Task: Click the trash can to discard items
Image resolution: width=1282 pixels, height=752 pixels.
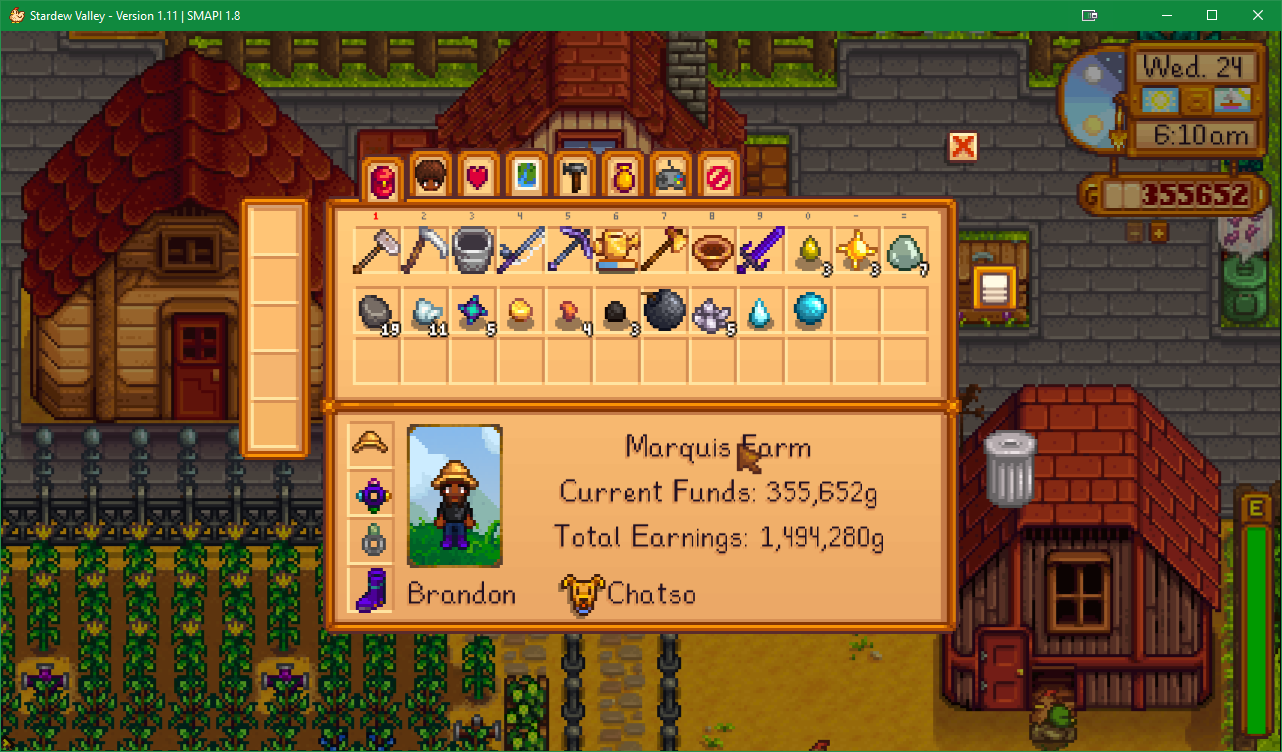Action: [x=1008, y=466]
